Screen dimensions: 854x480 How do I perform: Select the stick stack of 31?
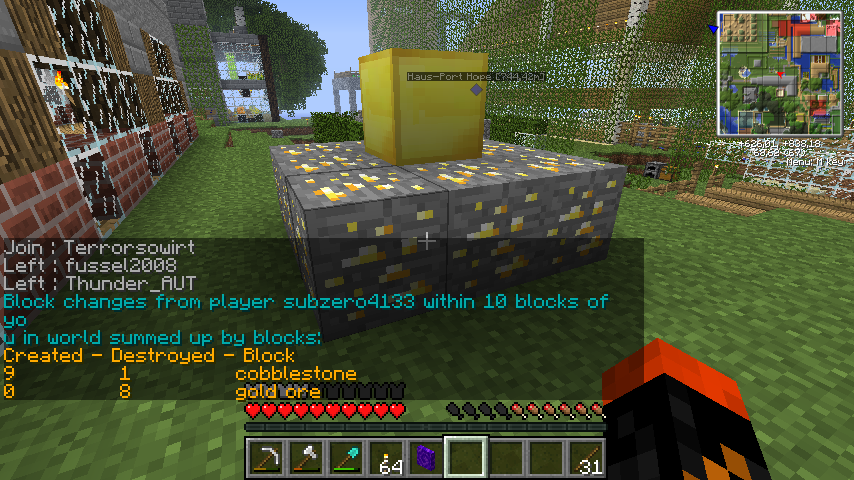585,457
